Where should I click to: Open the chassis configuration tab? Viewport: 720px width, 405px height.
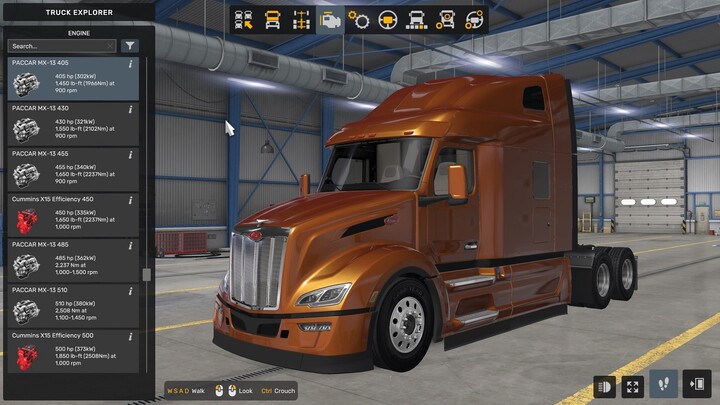tap(301, 19)
